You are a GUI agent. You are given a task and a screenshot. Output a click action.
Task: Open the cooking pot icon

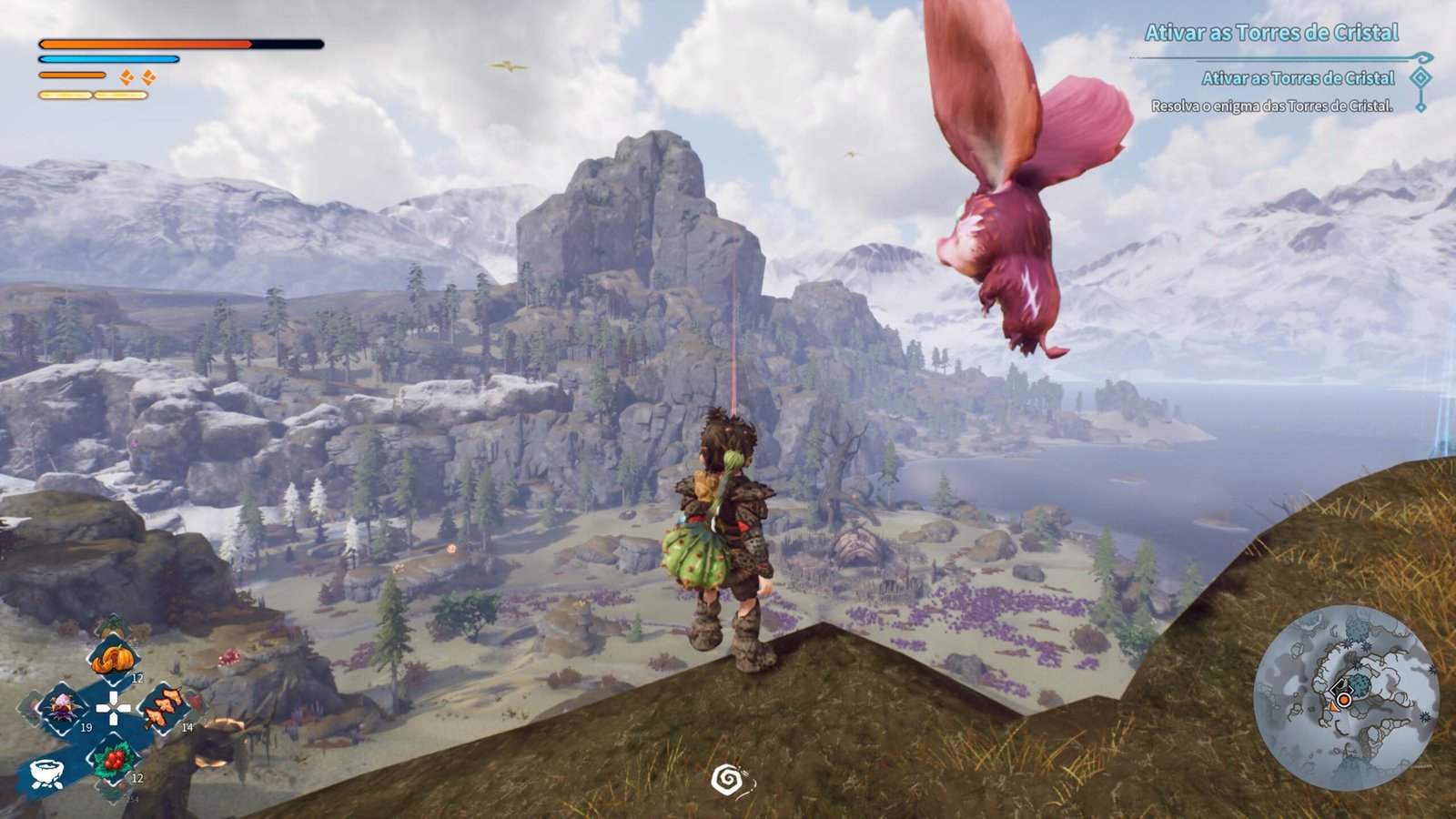point(45,773)
